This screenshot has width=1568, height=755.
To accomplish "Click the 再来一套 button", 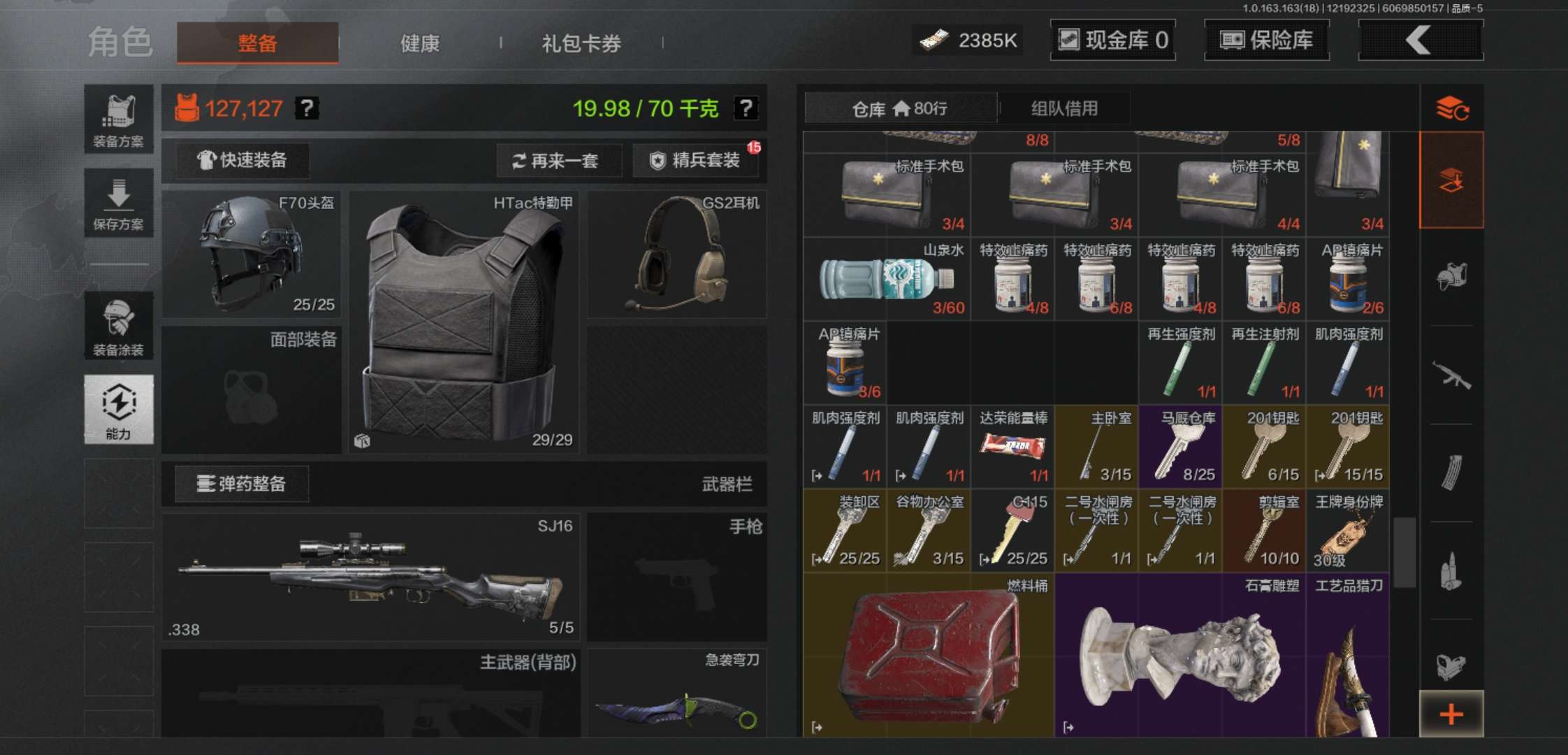I will (559, 161).
